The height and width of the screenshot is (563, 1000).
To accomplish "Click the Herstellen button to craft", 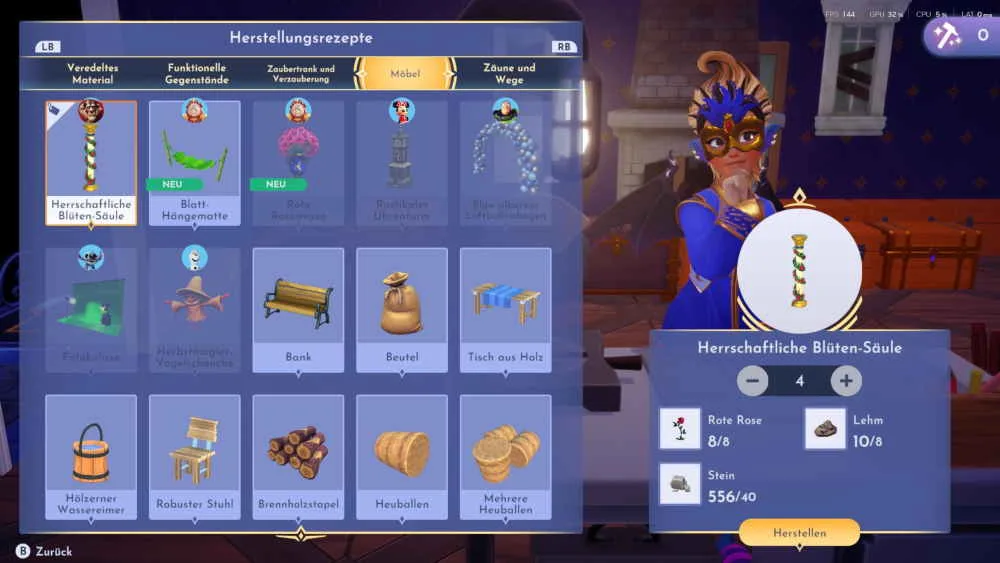I will click(x=799, y=533).
